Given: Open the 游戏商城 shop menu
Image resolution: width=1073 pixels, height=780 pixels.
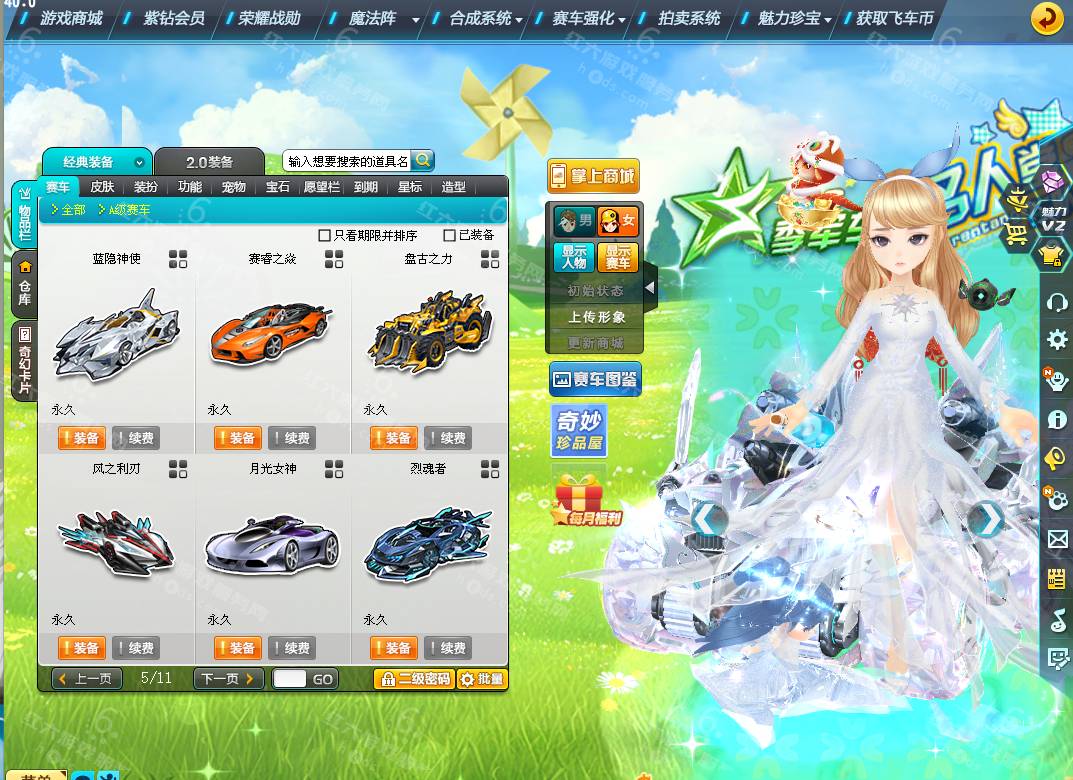Looking at the screenshot, I should pos(71,18).
